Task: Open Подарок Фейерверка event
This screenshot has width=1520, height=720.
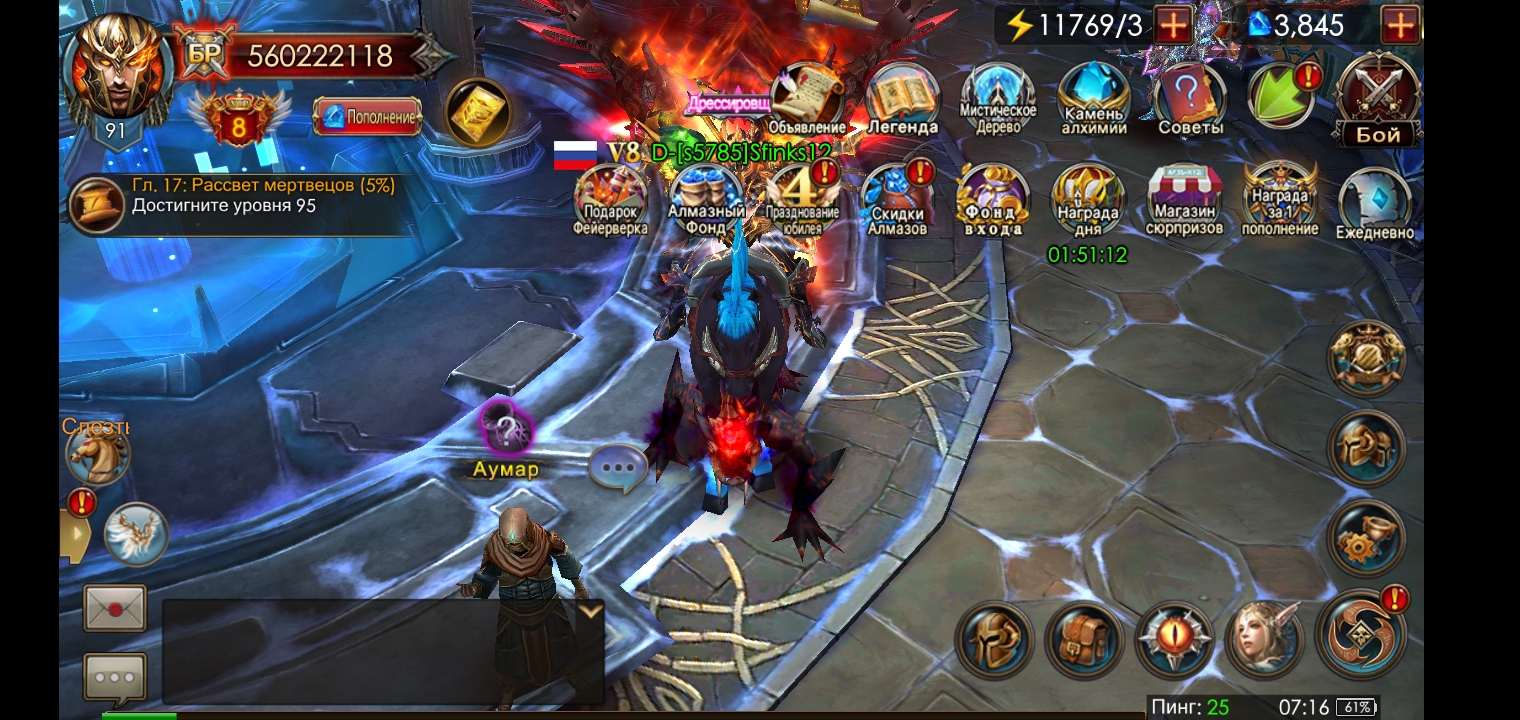Action: point(610,200)
